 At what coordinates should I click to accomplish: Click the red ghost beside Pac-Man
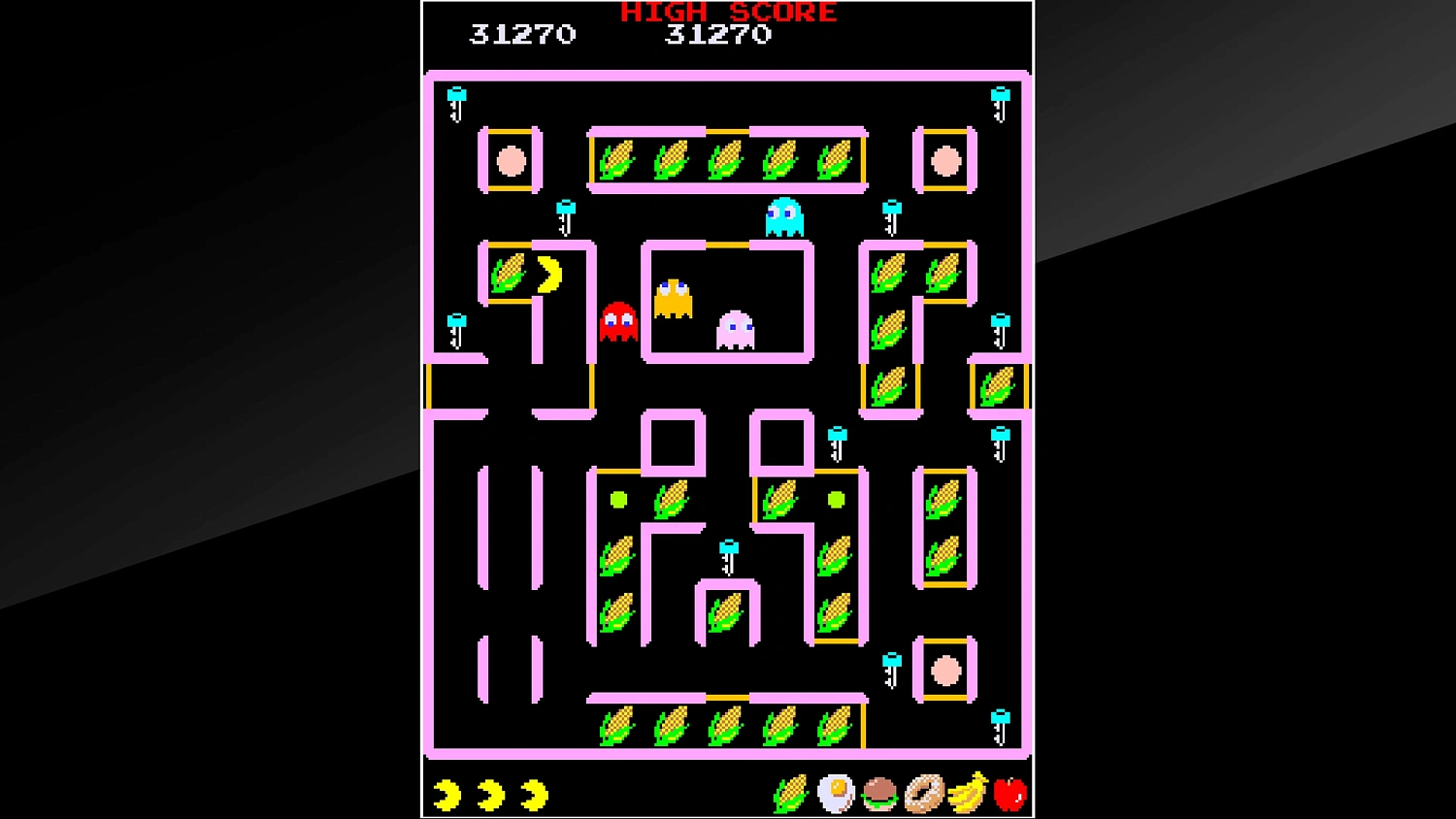coord(618,320)
